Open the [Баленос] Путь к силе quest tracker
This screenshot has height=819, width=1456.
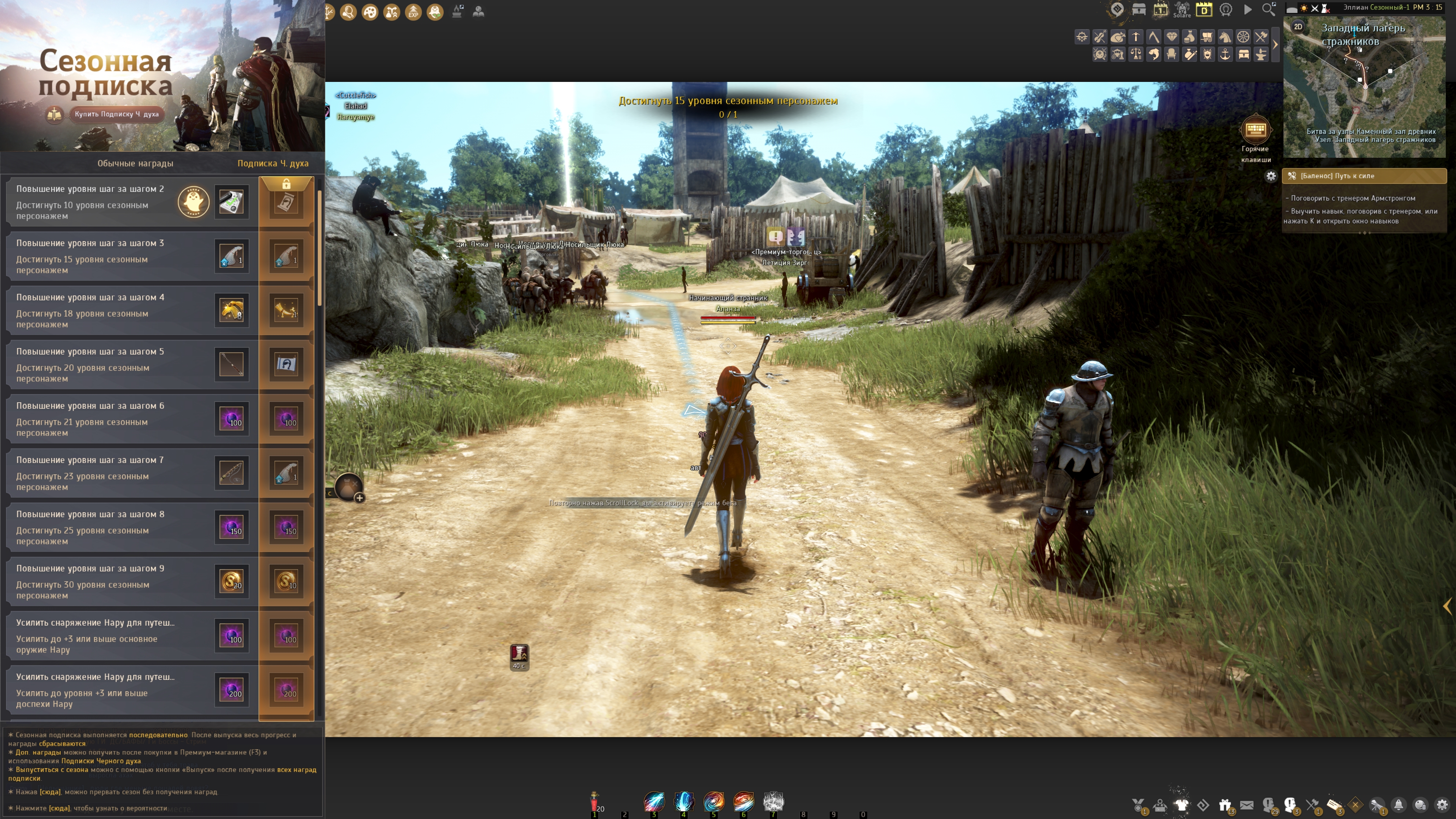click(1364, 176)
